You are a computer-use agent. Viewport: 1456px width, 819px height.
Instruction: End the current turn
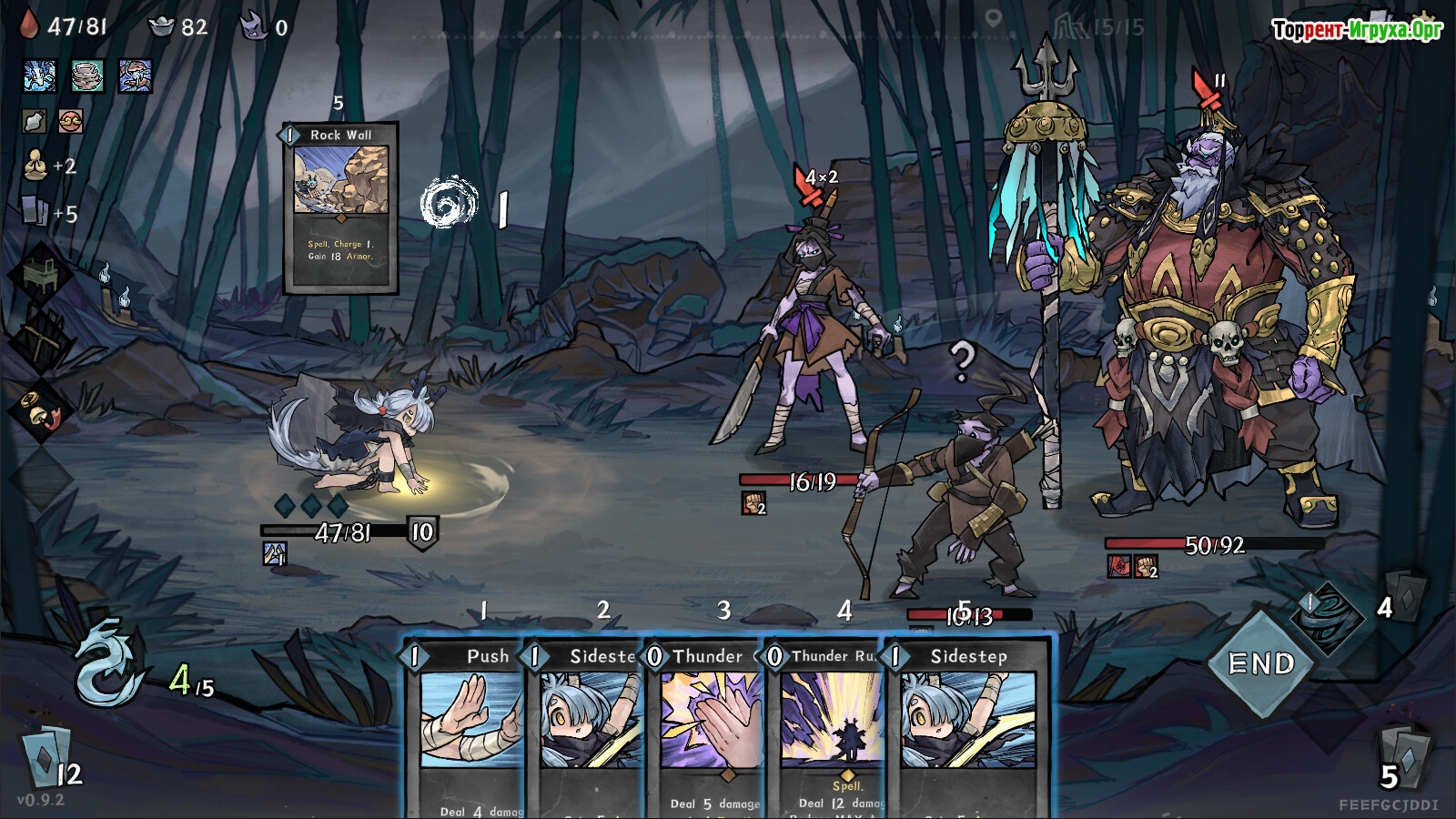(x=1261, y=664)
